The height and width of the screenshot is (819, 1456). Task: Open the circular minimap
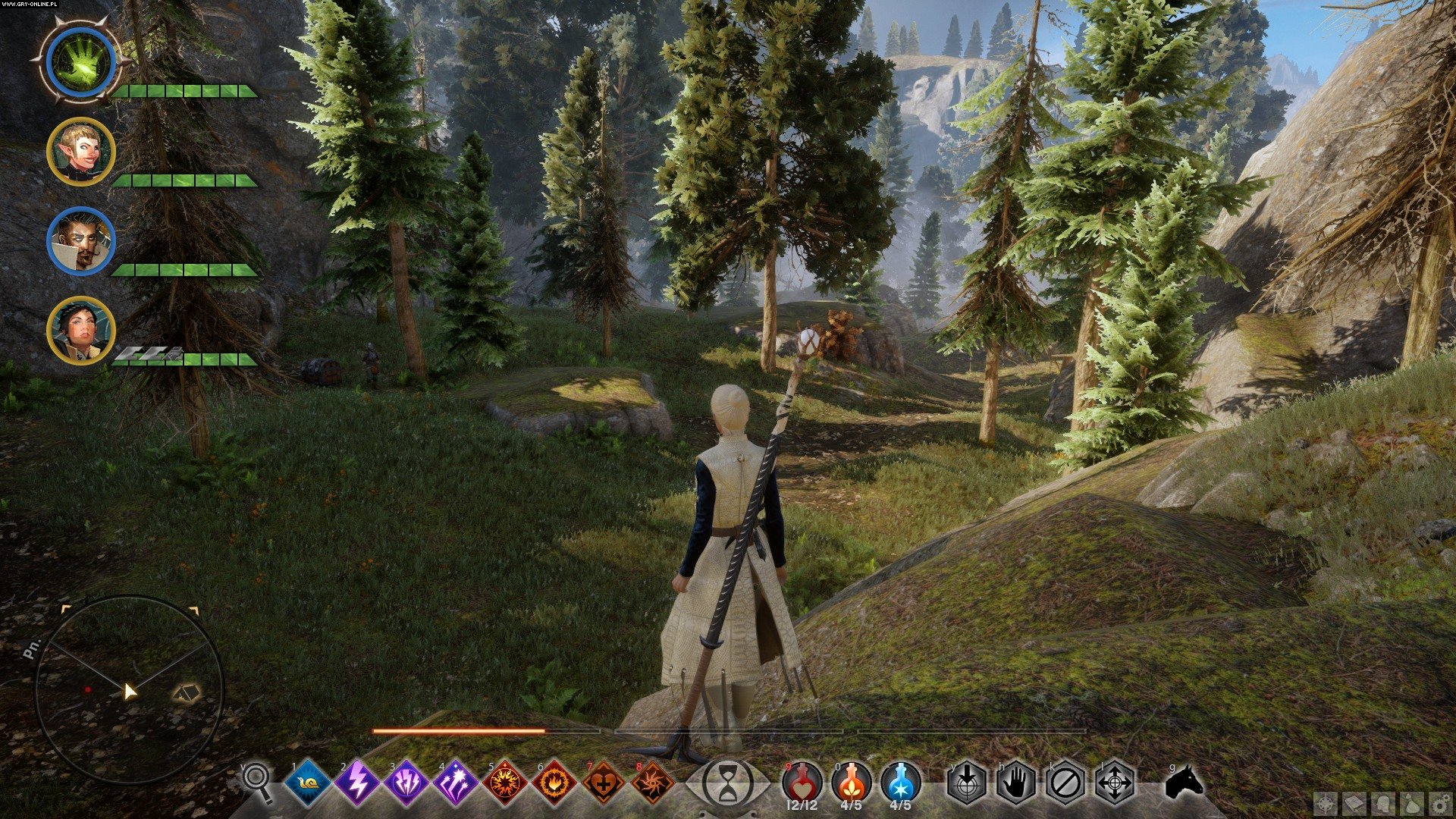coord(129,689)
